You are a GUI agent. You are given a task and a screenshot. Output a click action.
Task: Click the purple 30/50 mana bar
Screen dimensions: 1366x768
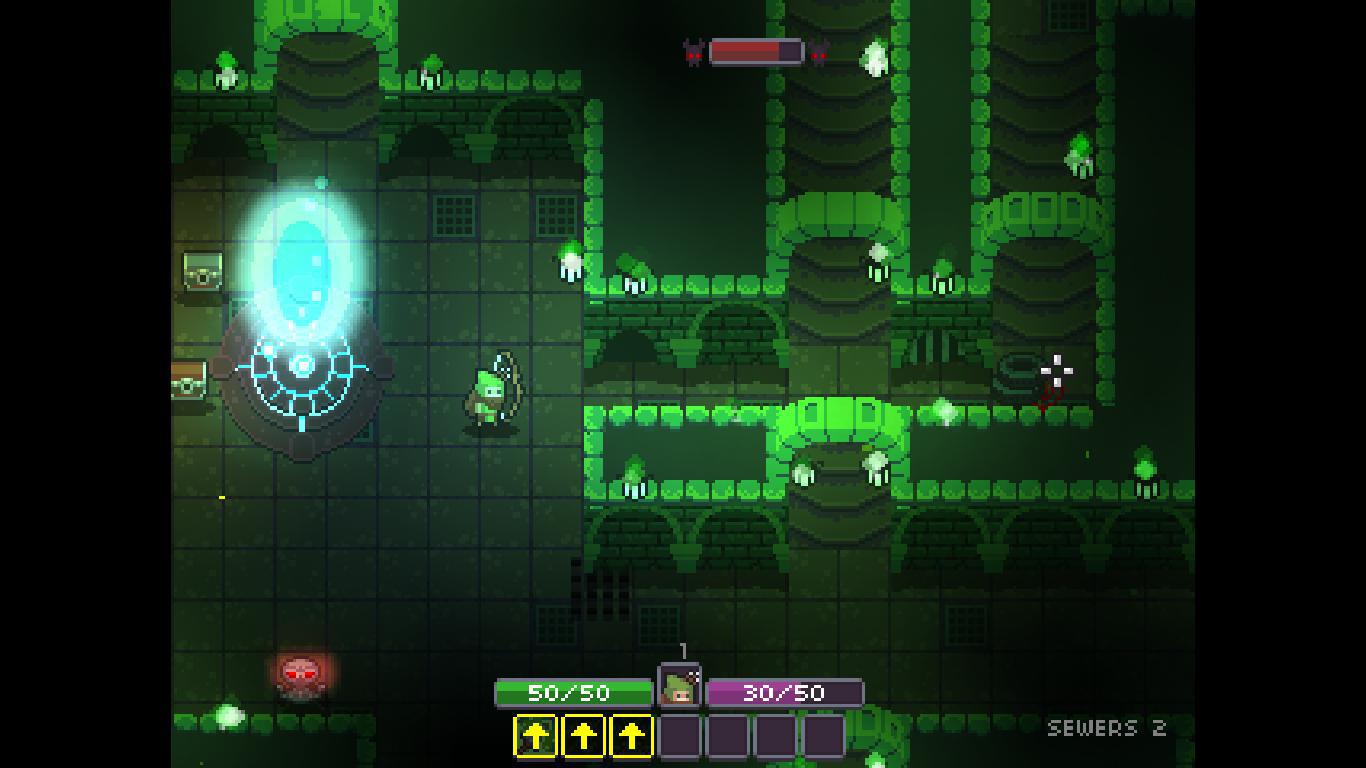786,690
